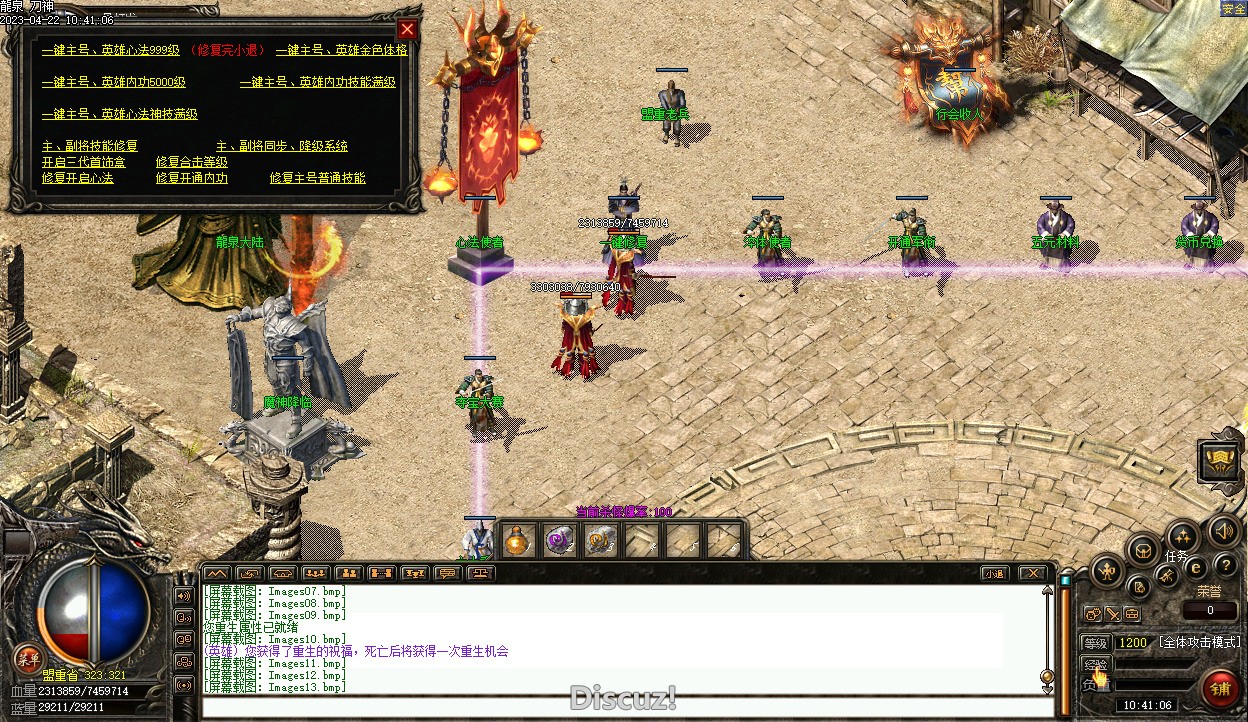This screenshot has width=1248, height=722.
Task: Choose 修复合击等级 option
Action: click(192, 162)
